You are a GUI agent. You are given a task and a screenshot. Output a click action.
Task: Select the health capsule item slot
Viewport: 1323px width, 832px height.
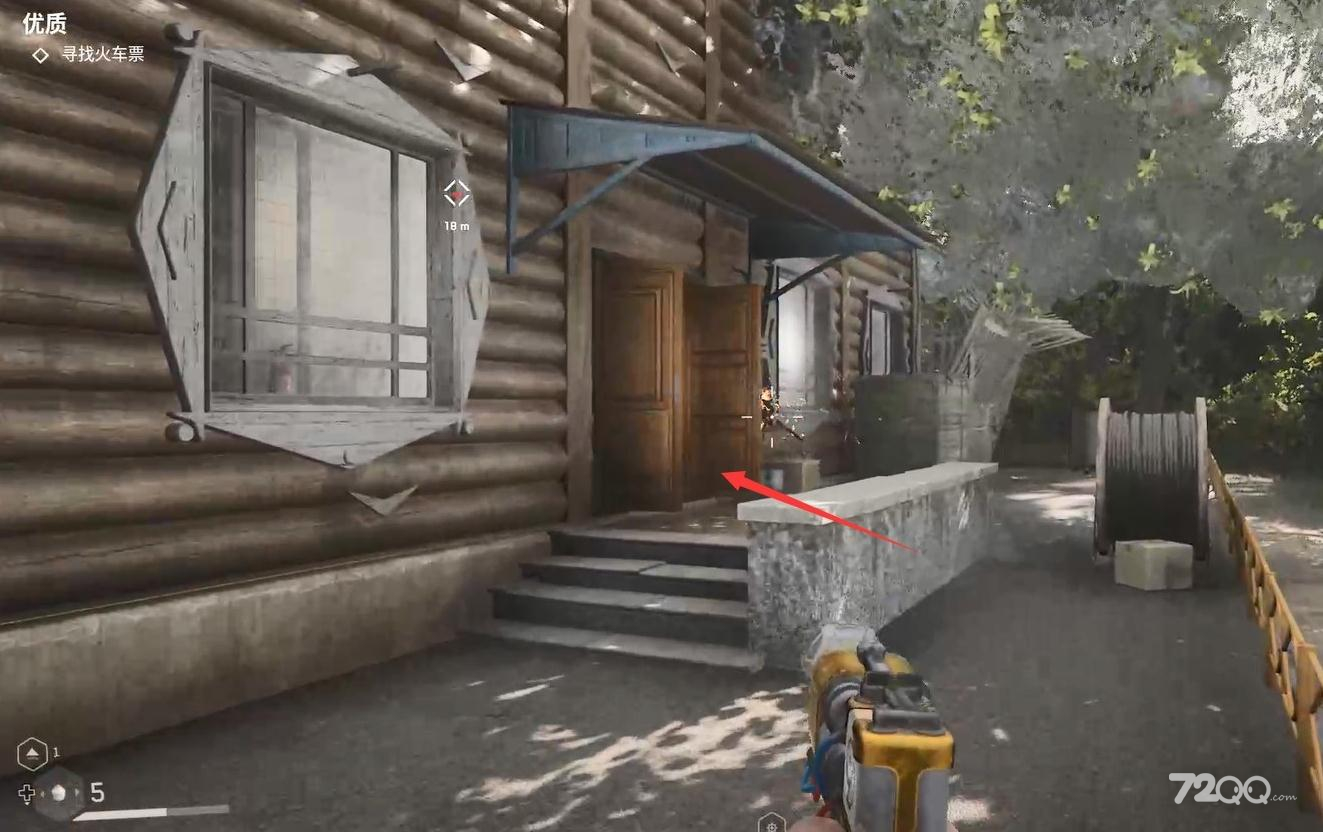coord(58,793)
